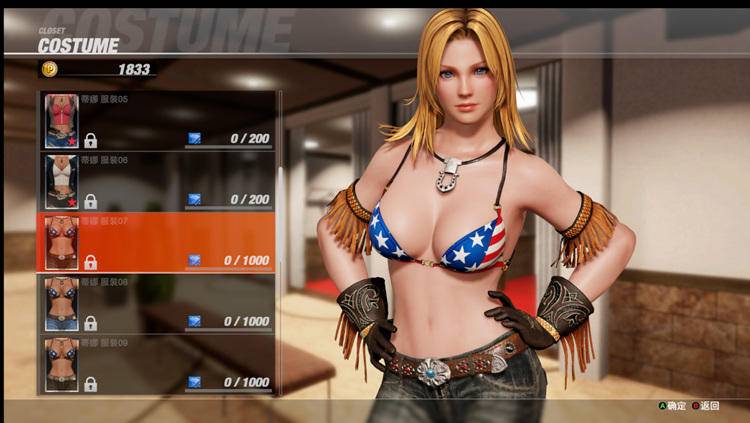
Task: Choose the costume 09 row
Action: click(x=158, y=365)
